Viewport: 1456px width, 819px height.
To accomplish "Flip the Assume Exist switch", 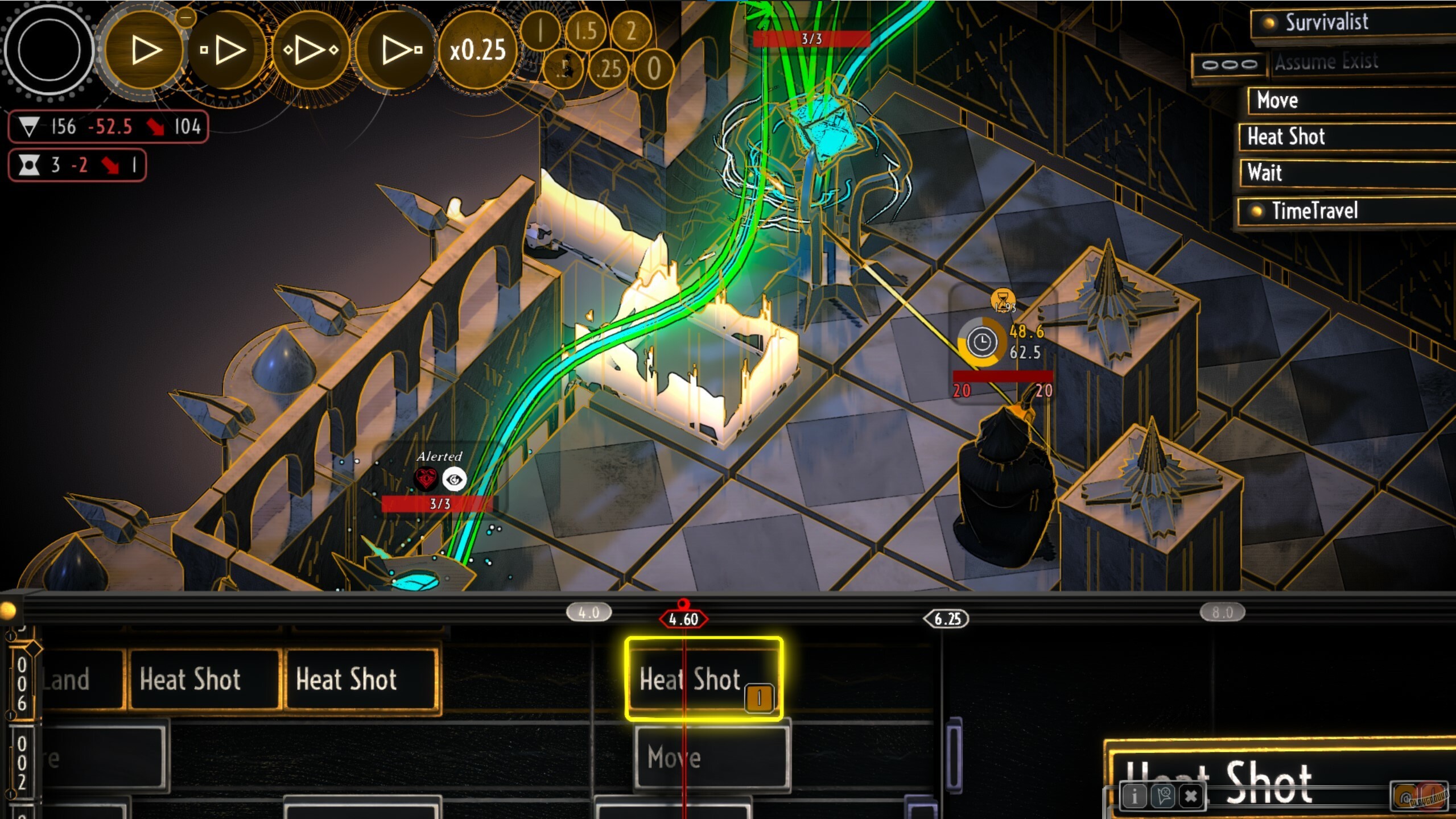I will 1230,64.
